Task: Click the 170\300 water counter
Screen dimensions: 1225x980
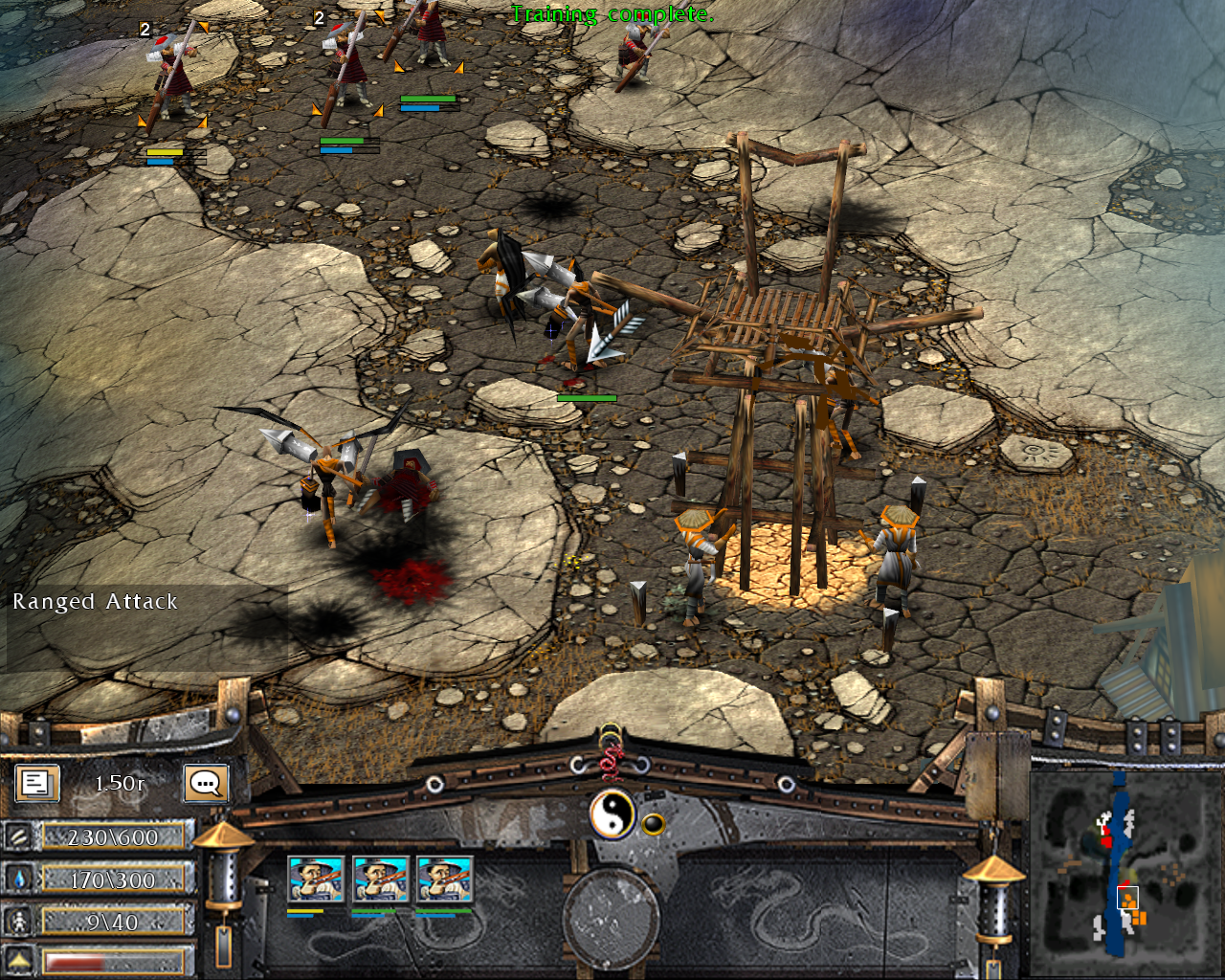Action: pyautogui.click(x=113, y=879)
